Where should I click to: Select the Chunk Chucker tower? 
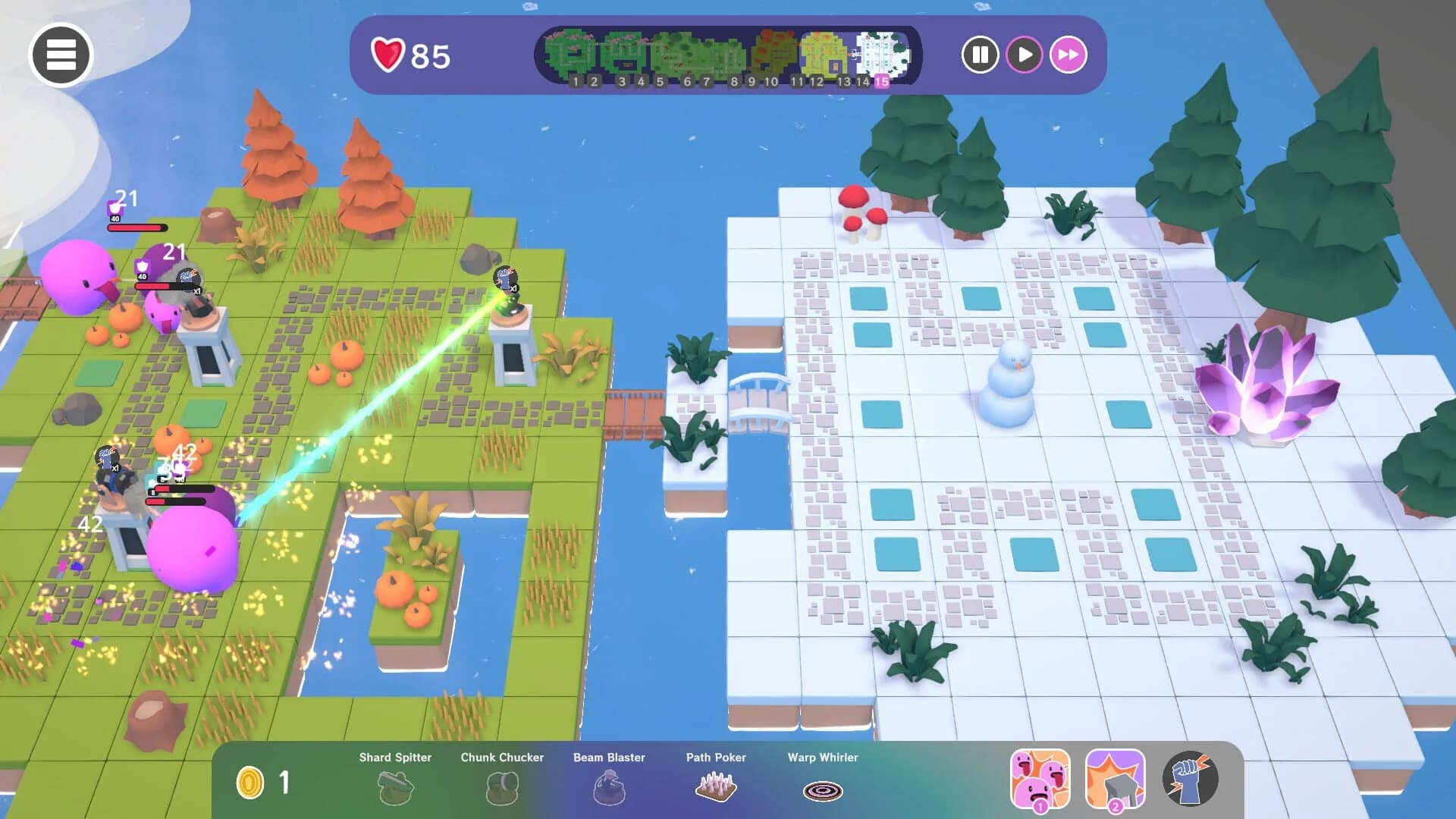point(502,789)
